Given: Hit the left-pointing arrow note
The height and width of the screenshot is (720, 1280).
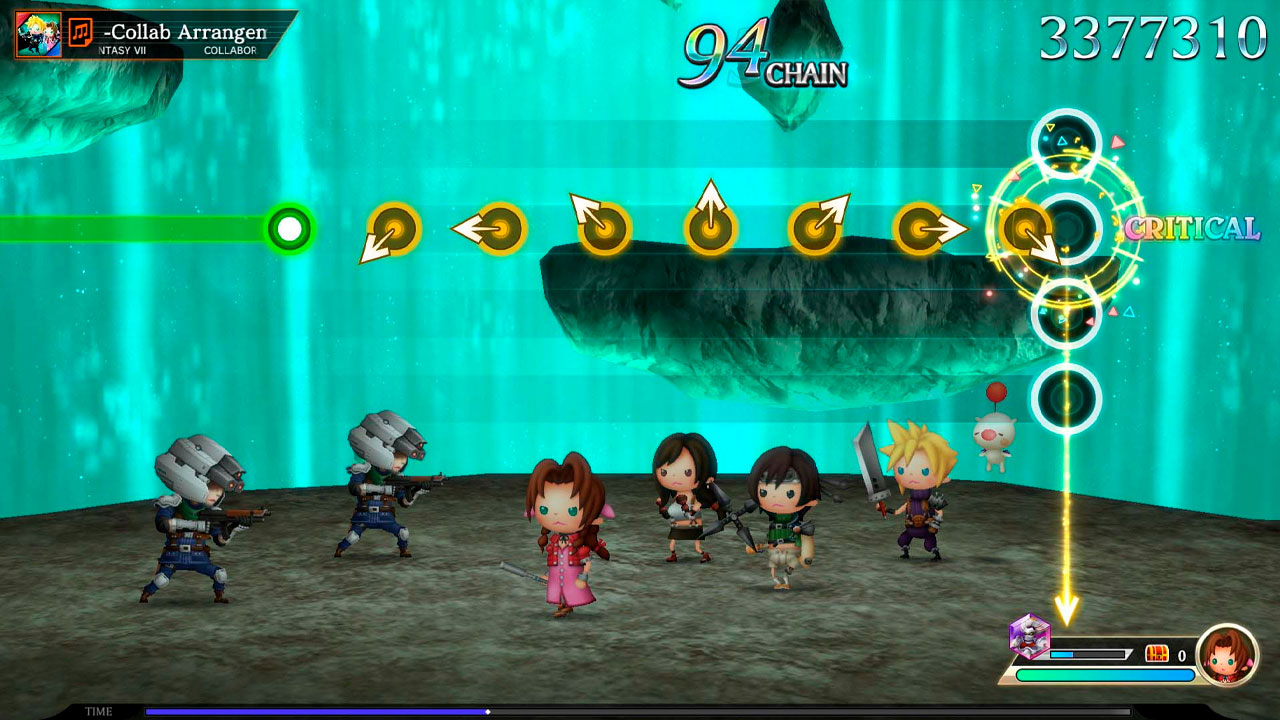Looking at the screenshot, I should [x=497, y=229].
